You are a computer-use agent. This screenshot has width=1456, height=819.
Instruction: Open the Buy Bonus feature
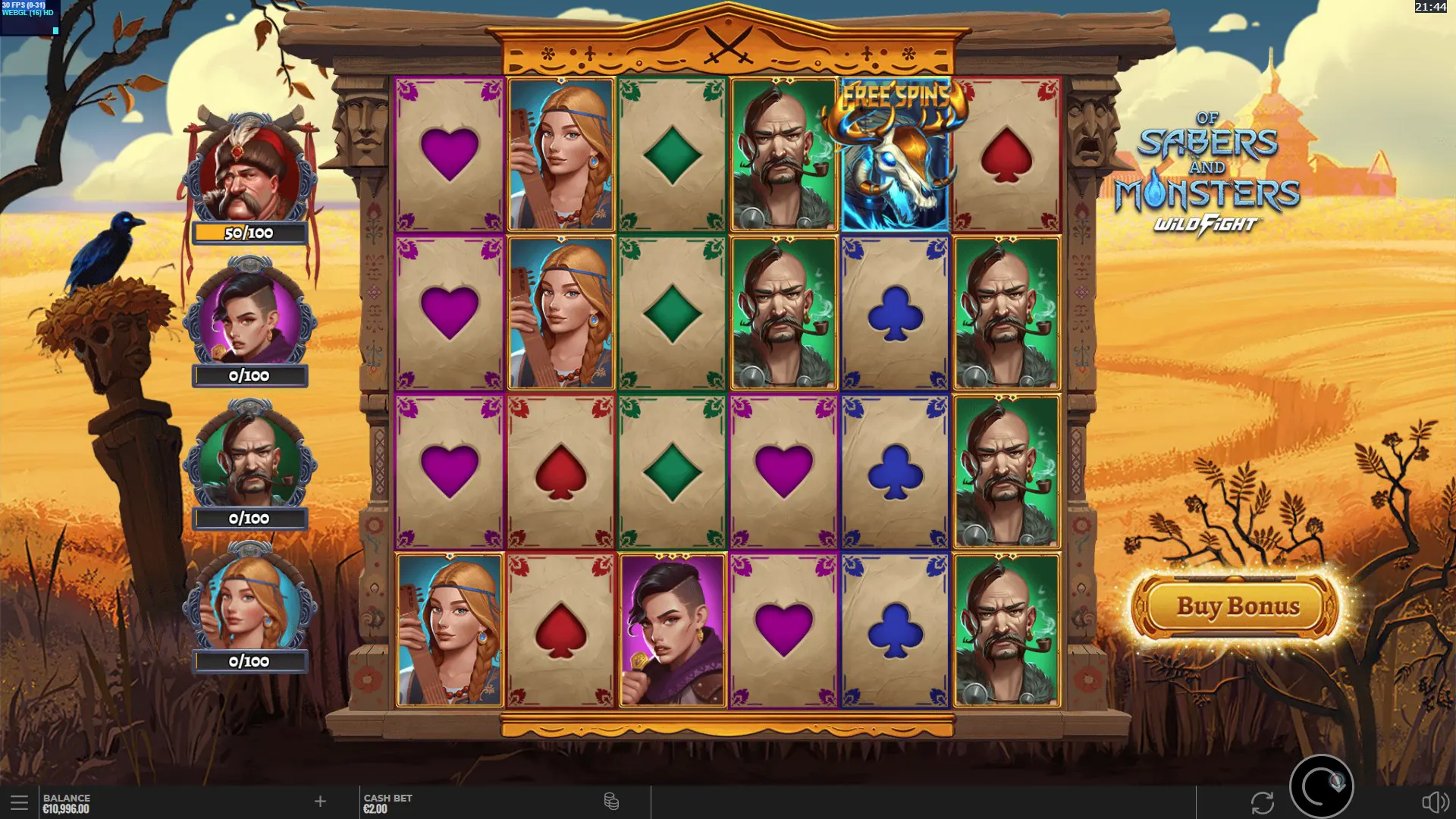(1237, 607)
